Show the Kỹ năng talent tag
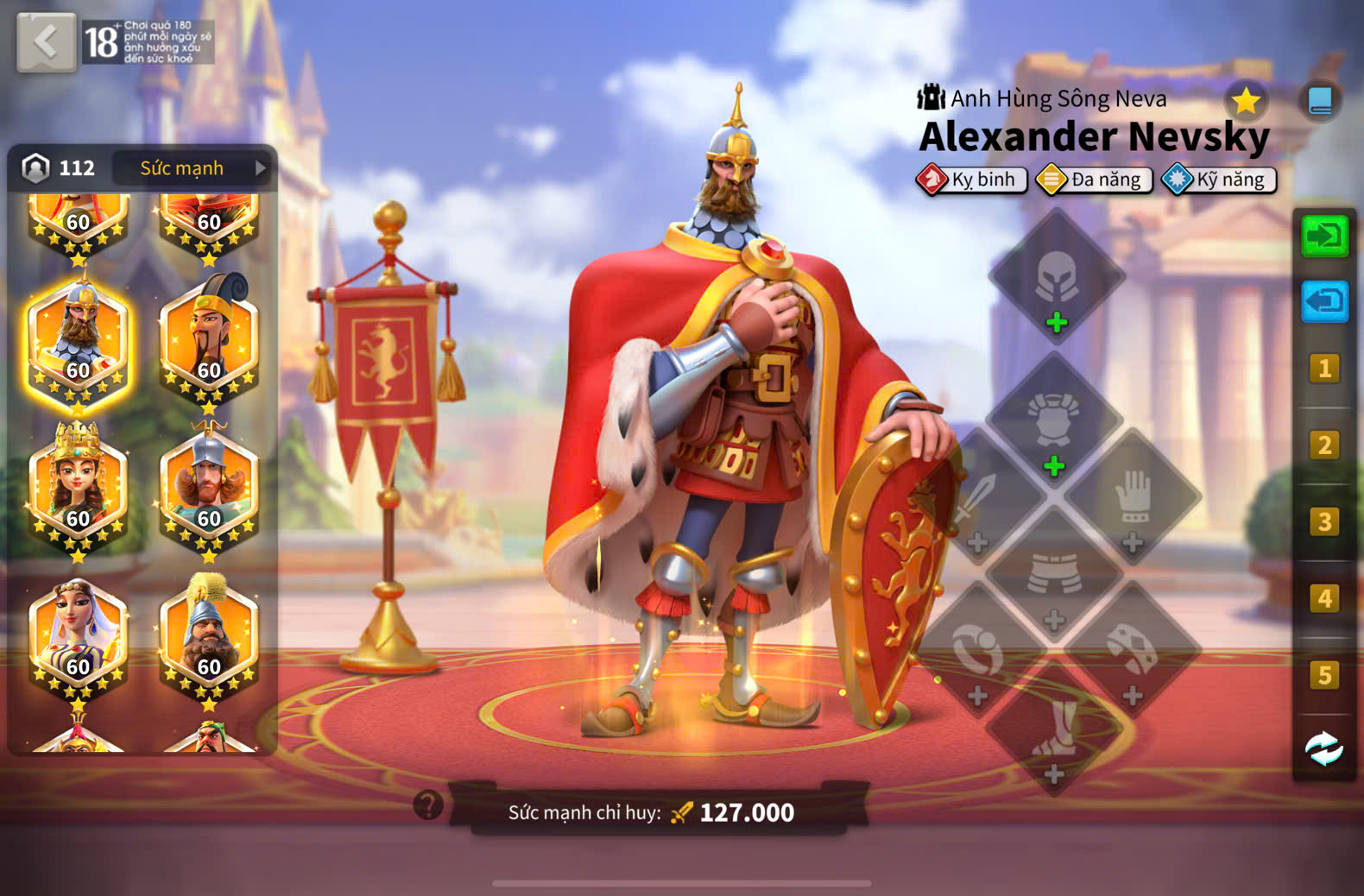1364x896 pixels. (1219, 180)
